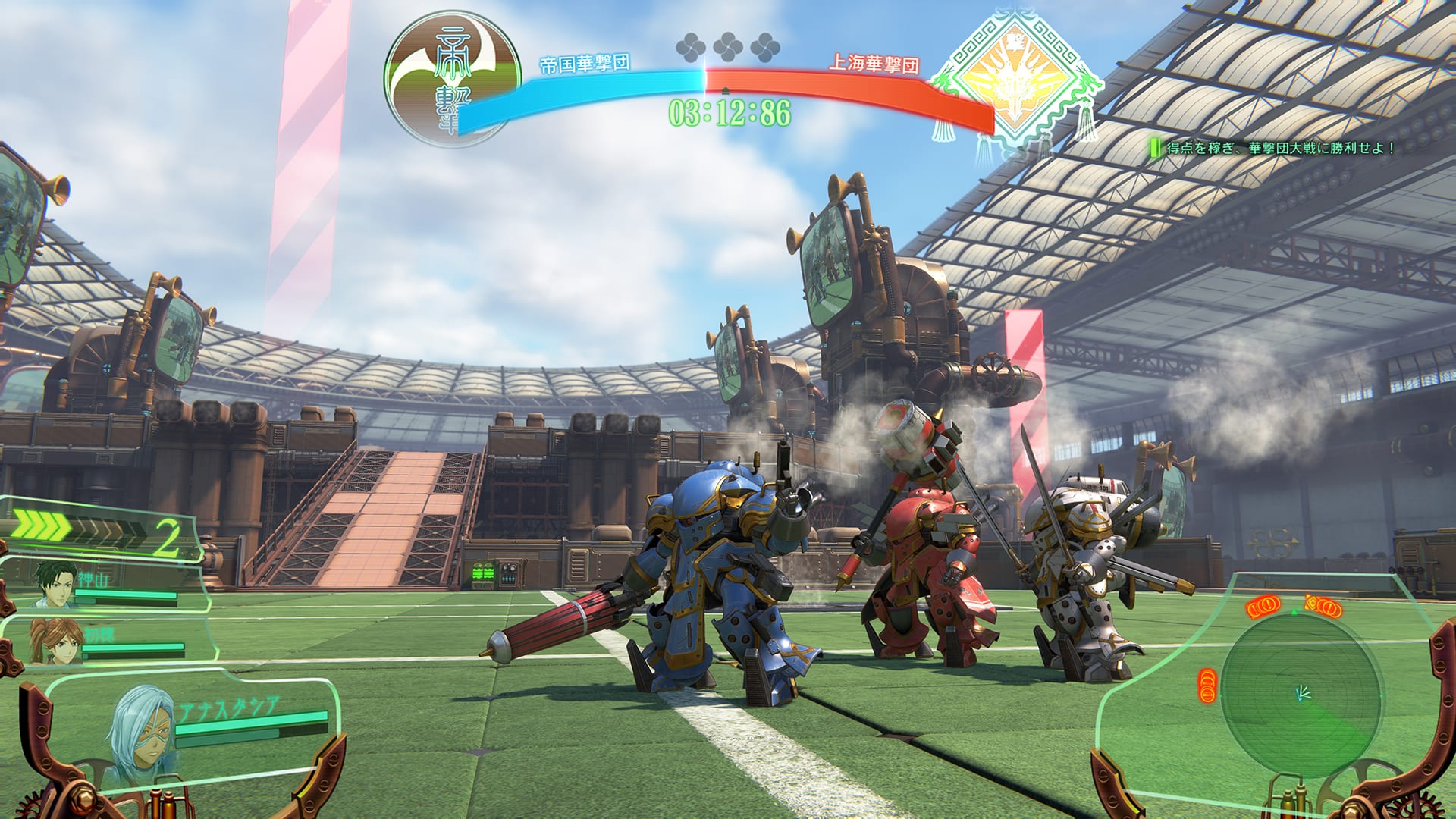Show the green mission objective text
This screenshot has width=1456, height=819.
click(1279, 148)
